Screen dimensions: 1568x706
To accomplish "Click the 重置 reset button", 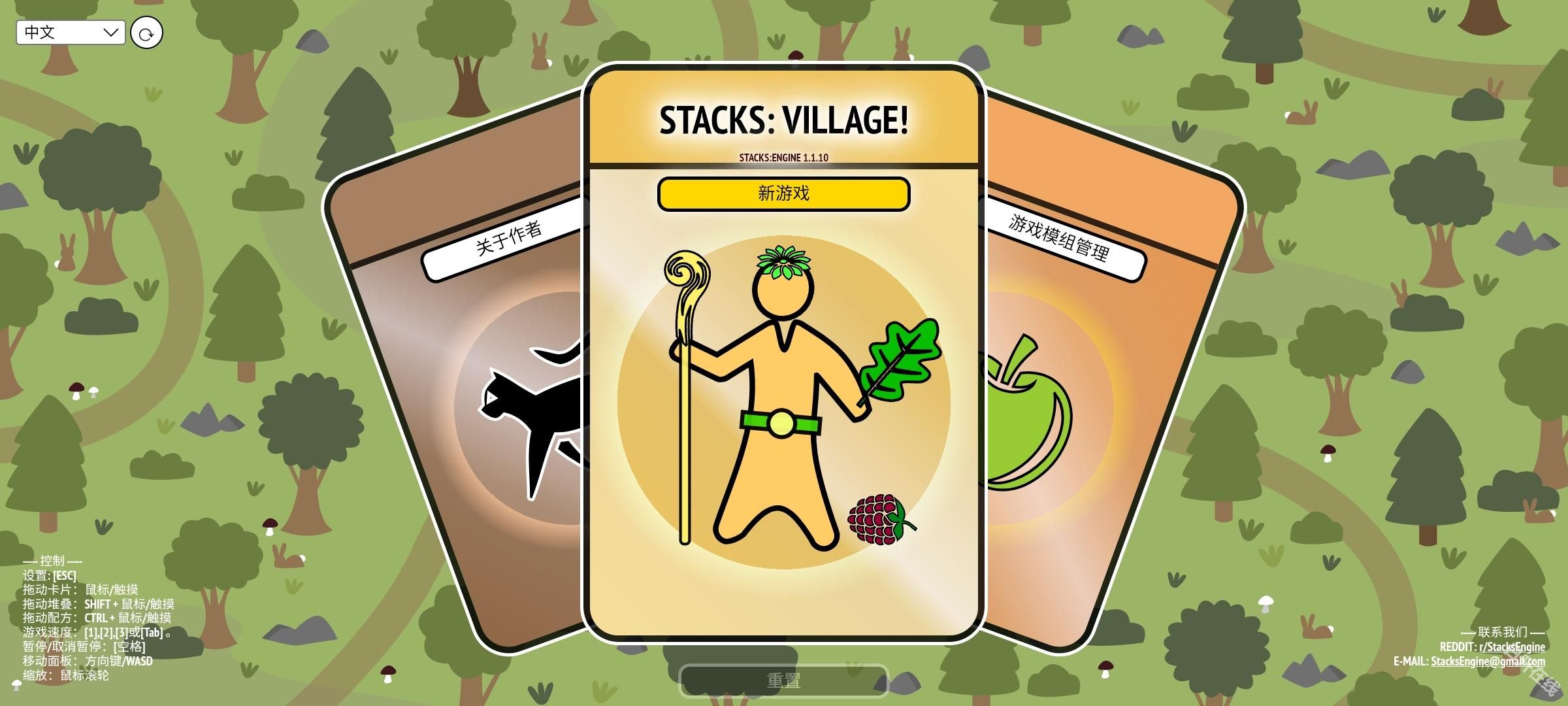I will tap(783, 681).
